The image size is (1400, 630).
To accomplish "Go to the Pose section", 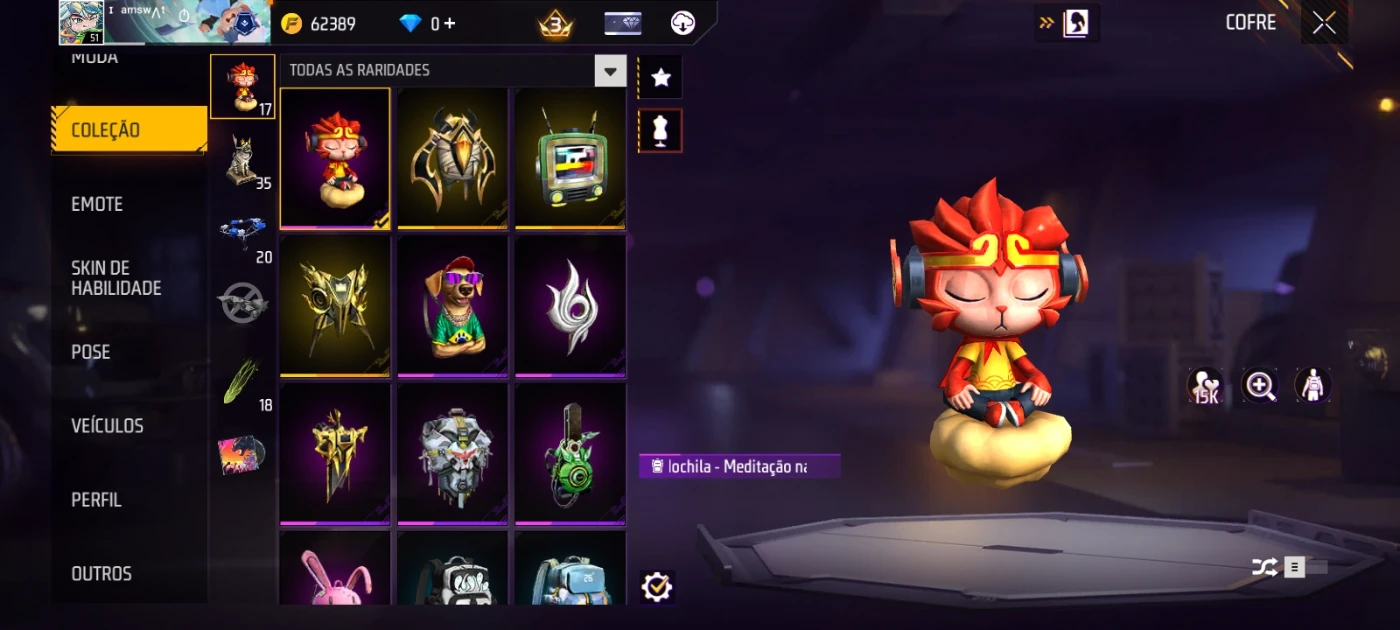I will [91, 352].
